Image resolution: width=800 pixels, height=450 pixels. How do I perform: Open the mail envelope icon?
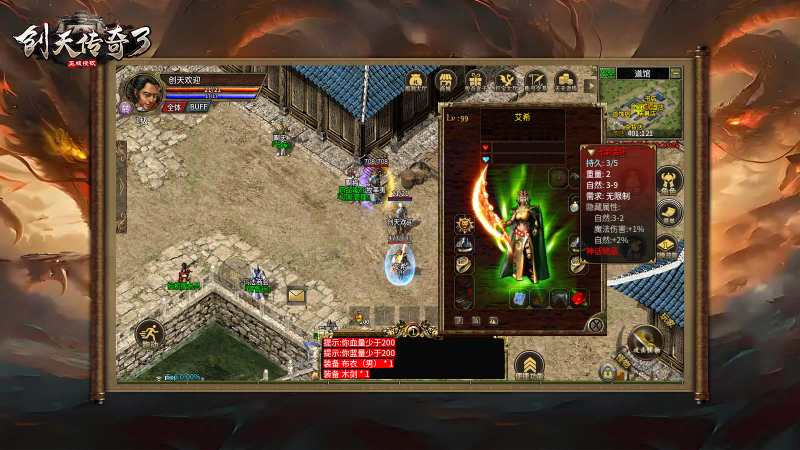(297, 295)
